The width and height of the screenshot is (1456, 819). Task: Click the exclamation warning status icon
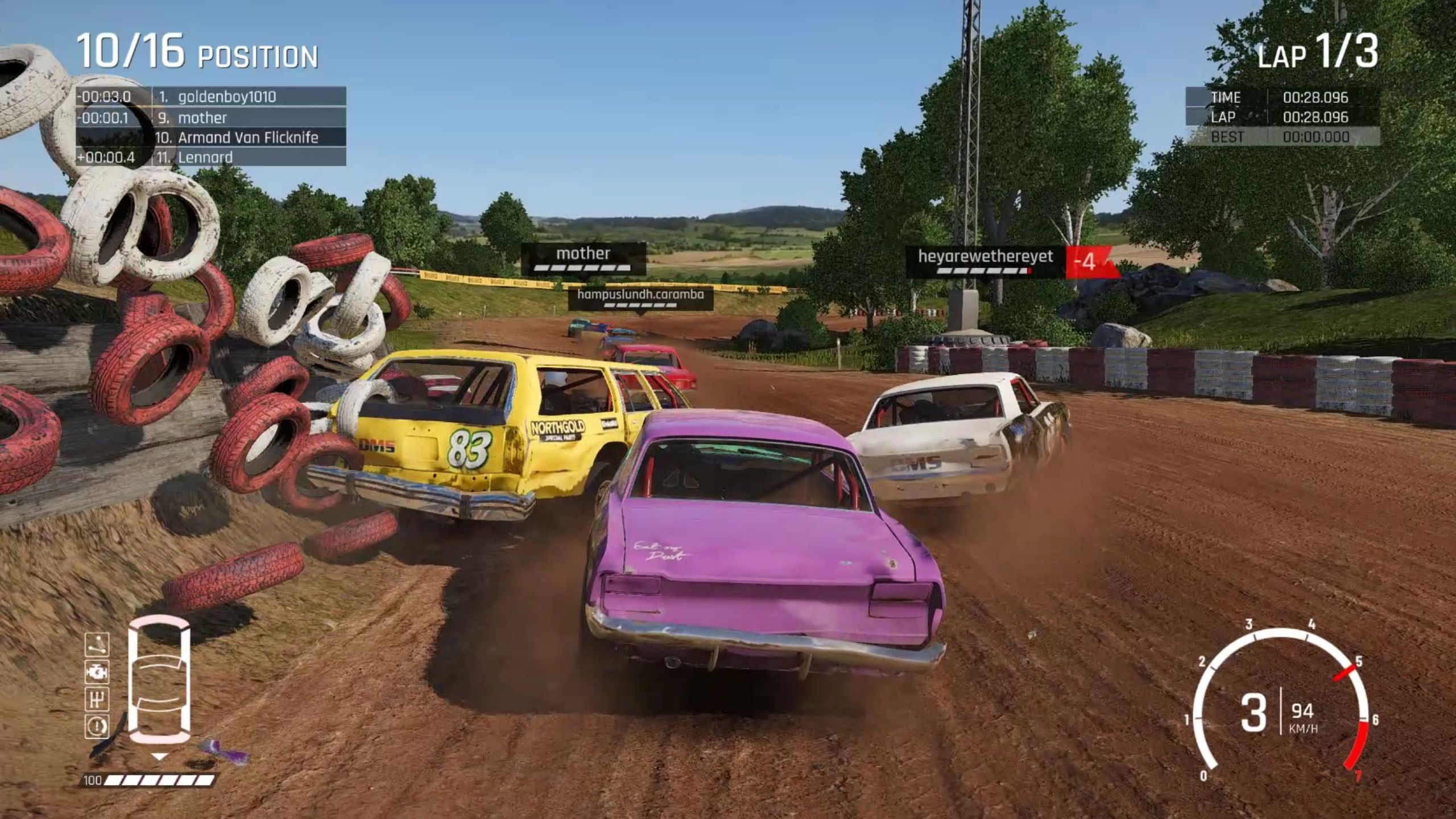(97, 726)
